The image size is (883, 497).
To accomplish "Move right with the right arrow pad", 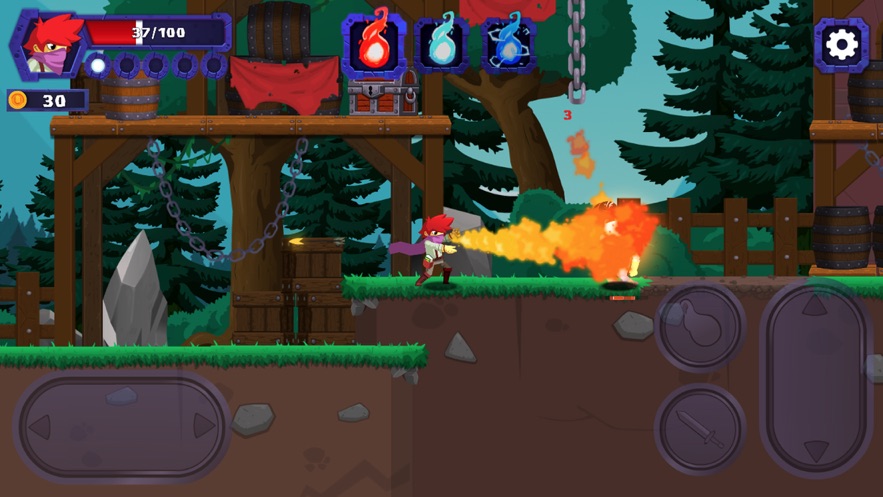I will [204, 427].
